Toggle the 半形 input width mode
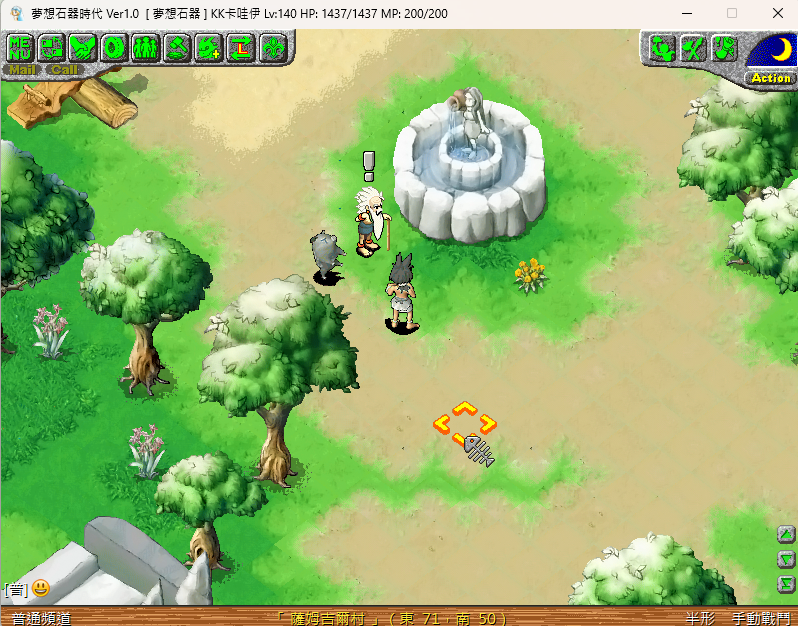798x626 pixels. pos(700,618)
